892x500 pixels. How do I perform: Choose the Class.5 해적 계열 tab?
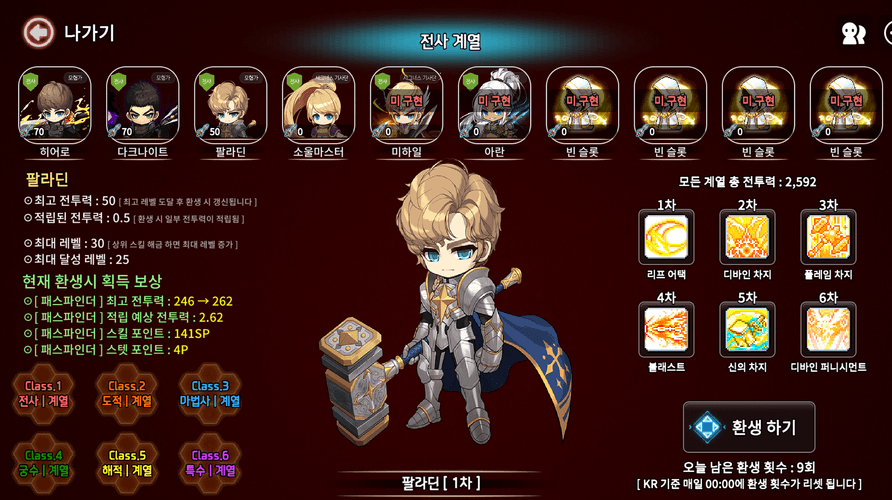coord(128,463)
